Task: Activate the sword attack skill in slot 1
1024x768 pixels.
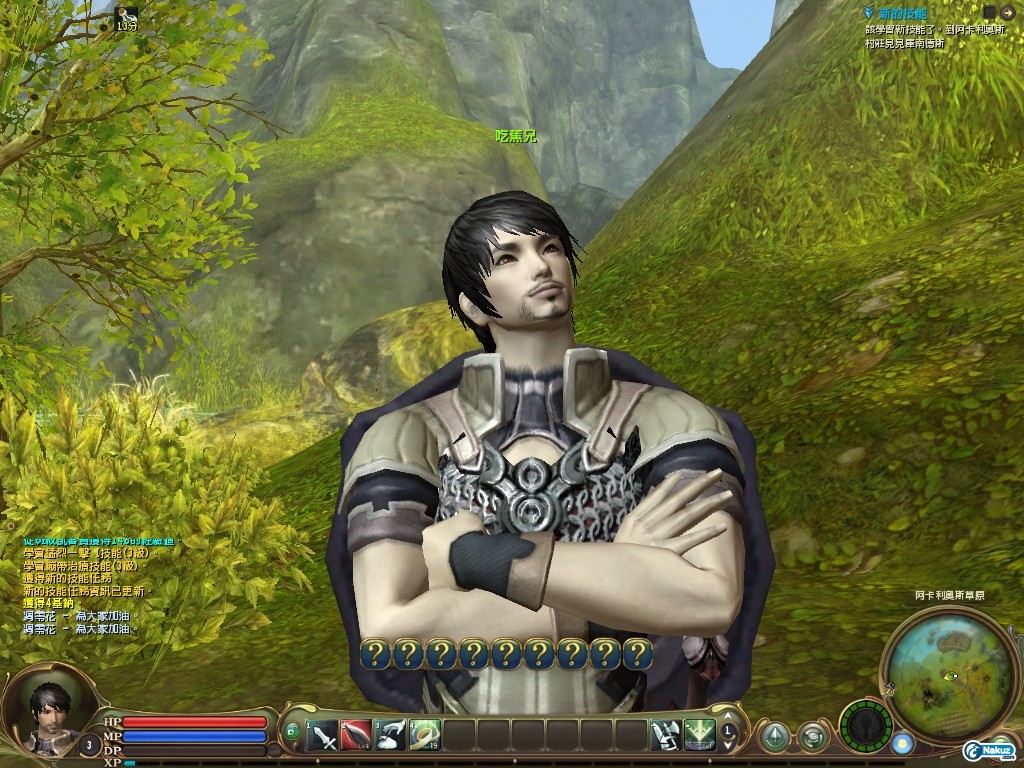Action: click(322, 736)
